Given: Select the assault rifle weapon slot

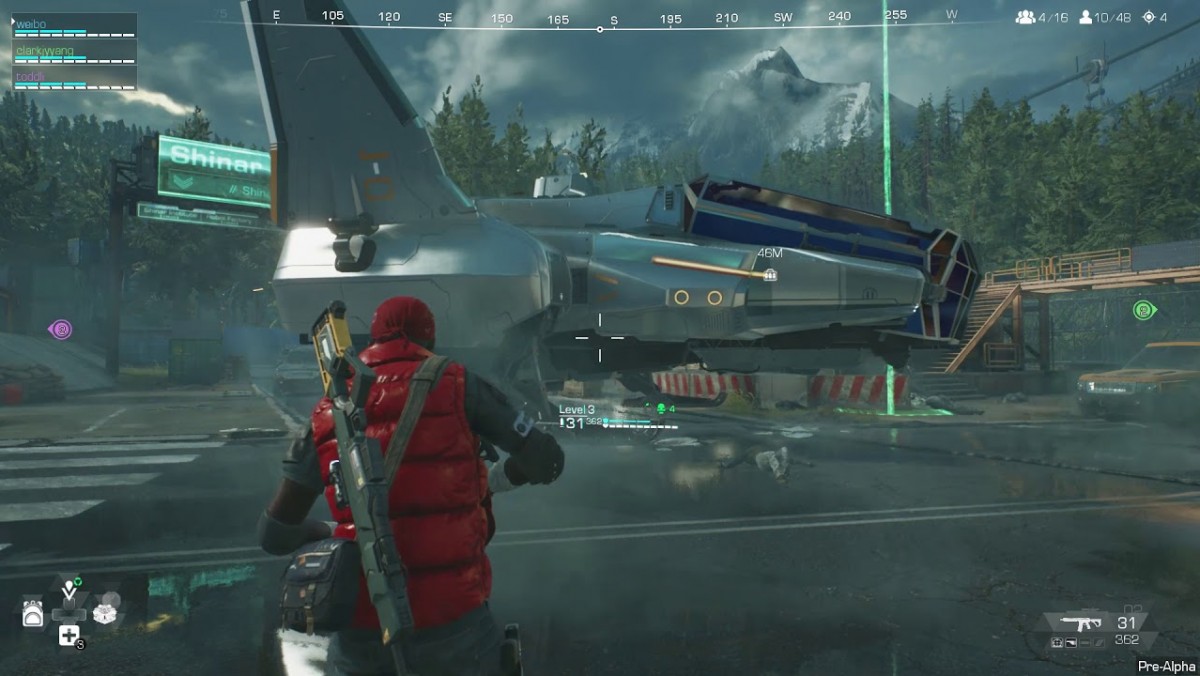Looking at the screenshot, I should point(1082,624).
